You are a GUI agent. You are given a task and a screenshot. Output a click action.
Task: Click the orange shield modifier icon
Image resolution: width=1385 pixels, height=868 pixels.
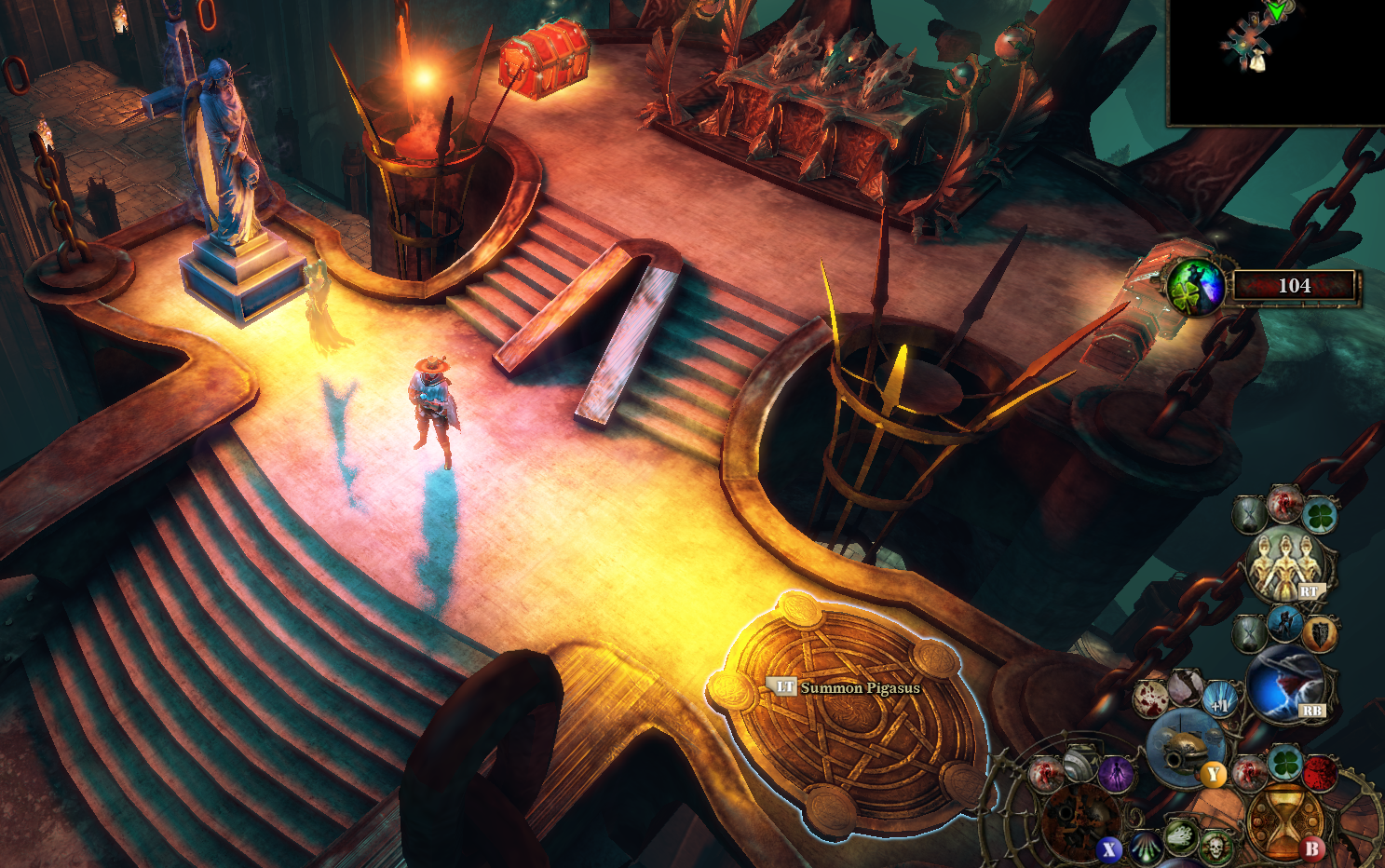pos(1320,634)
